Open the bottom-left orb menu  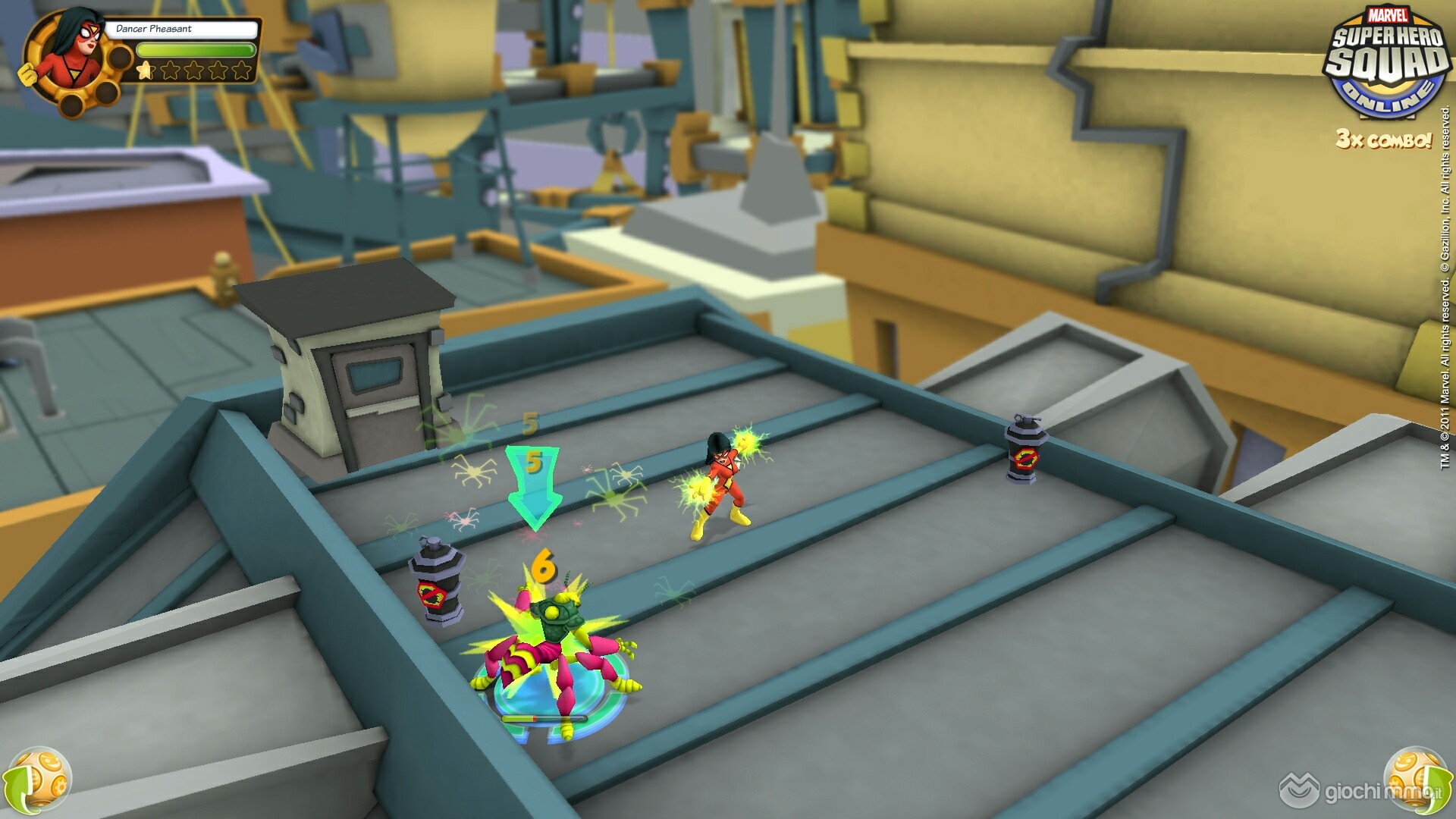[x=38, y=779]
